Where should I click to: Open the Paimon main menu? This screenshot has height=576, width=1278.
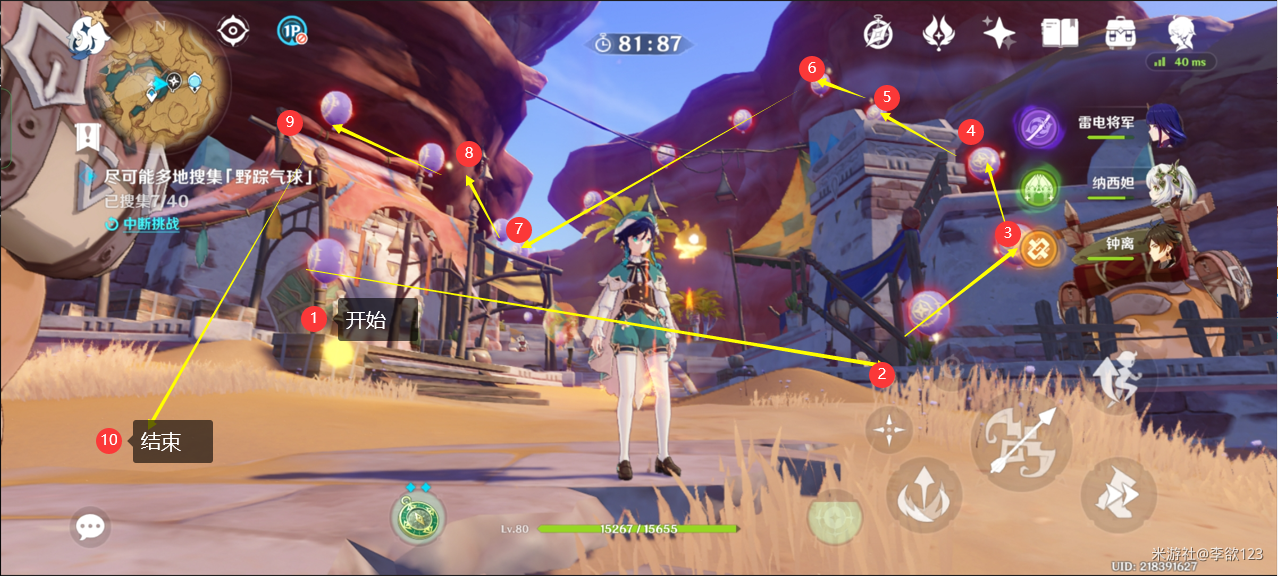(89, 33)
